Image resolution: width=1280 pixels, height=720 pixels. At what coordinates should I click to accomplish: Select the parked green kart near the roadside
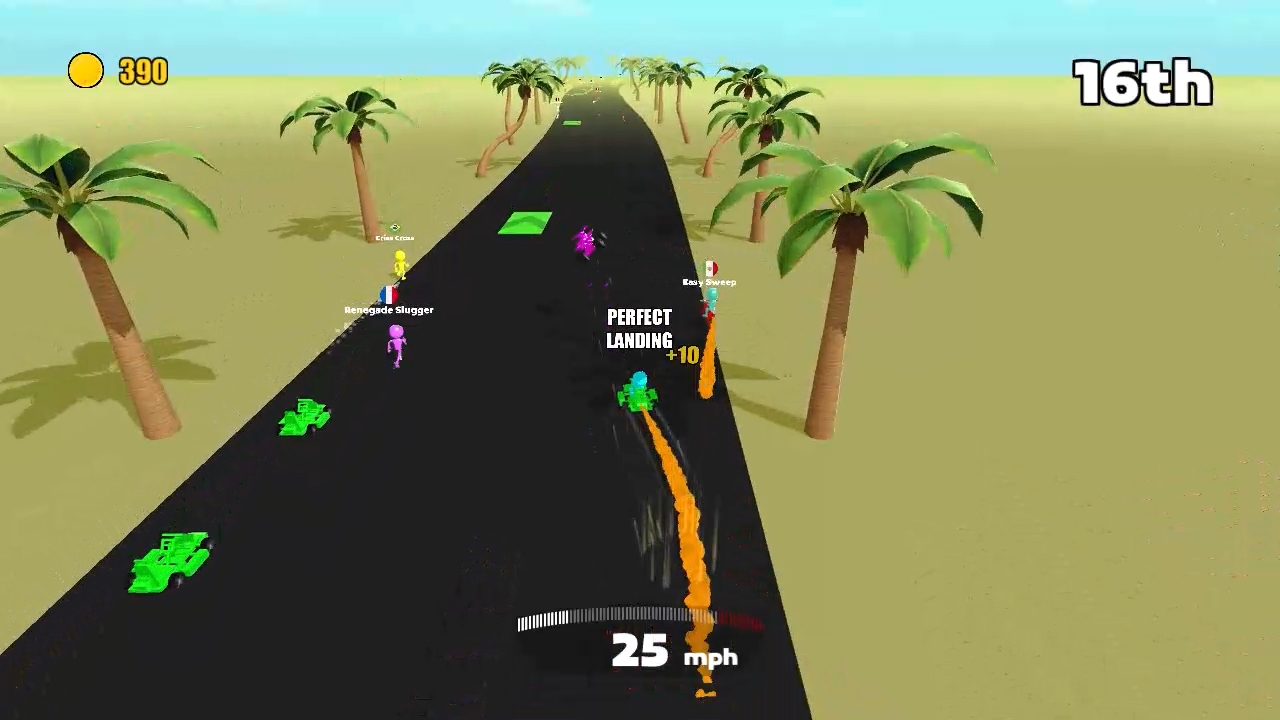[x=170, y=555]
